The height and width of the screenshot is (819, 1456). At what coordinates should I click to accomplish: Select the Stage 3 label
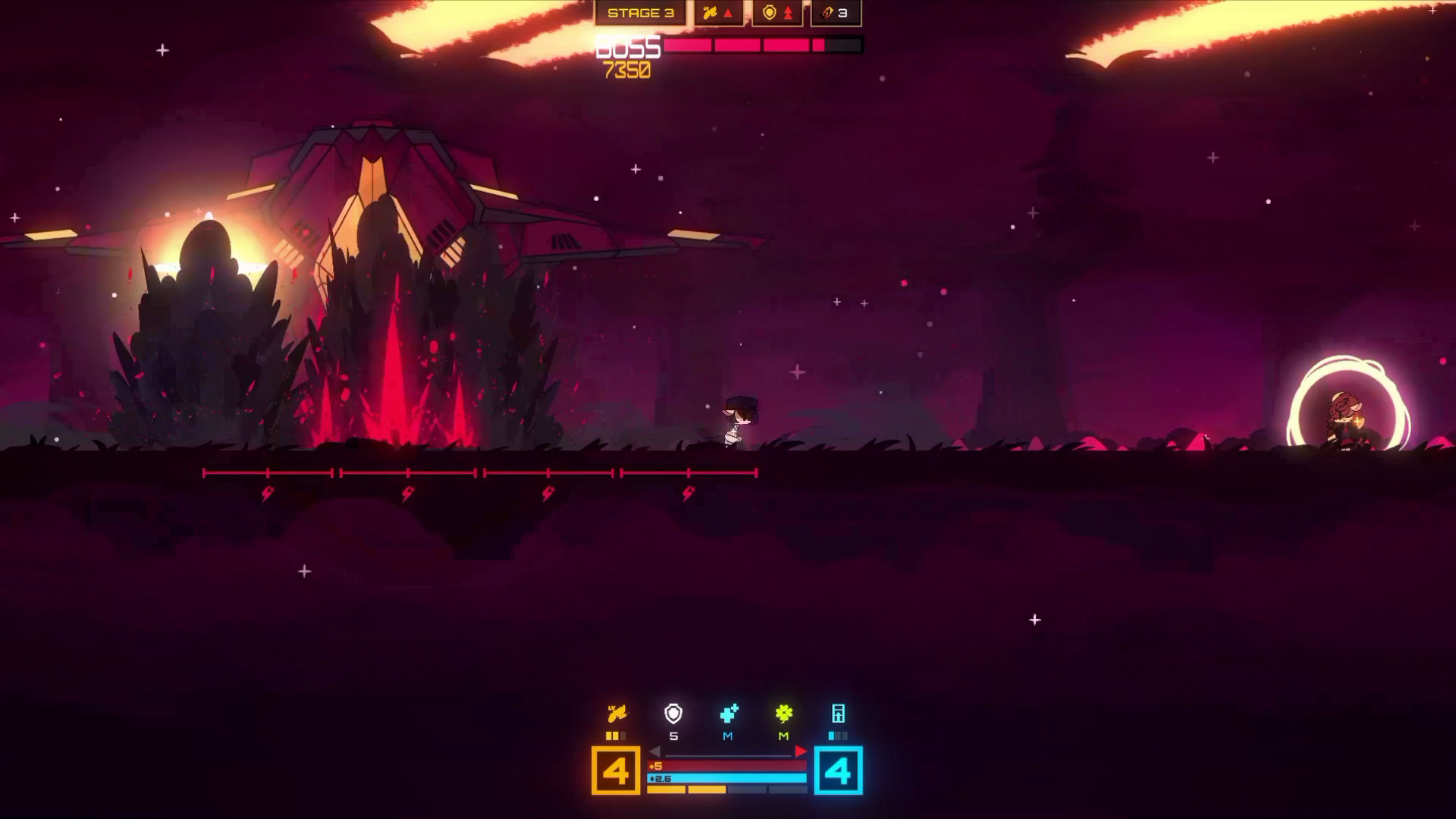[x=641, y=12]
